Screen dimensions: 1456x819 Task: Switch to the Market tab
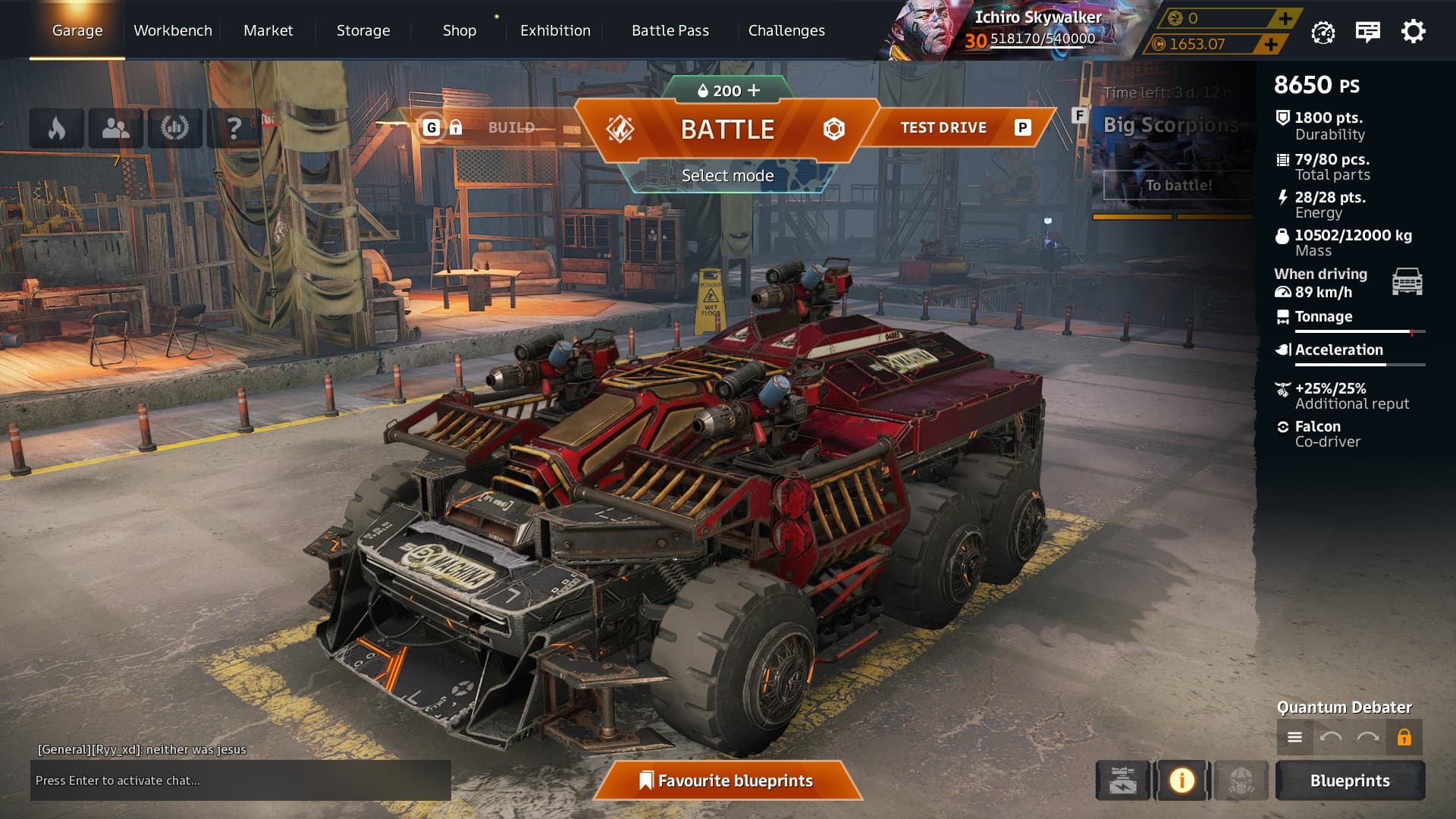coord(268,30)
